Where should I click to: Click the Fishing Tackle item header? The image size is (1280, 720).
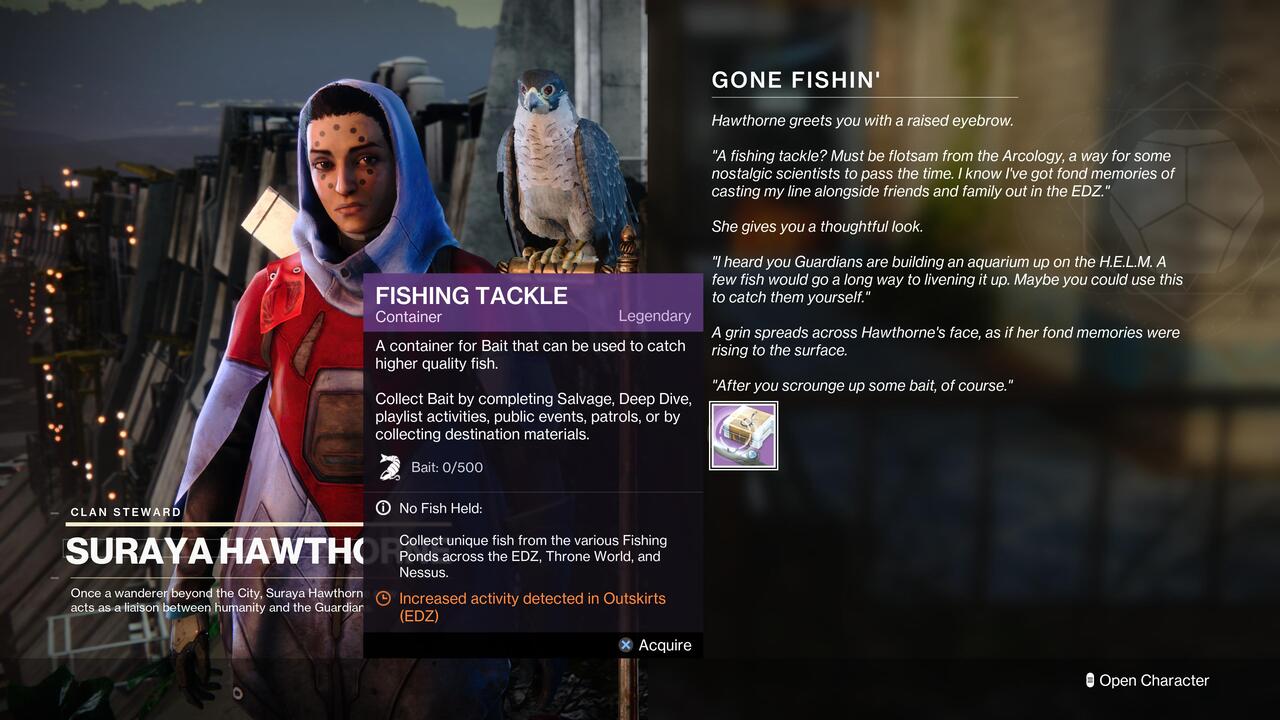click(470, 296)
